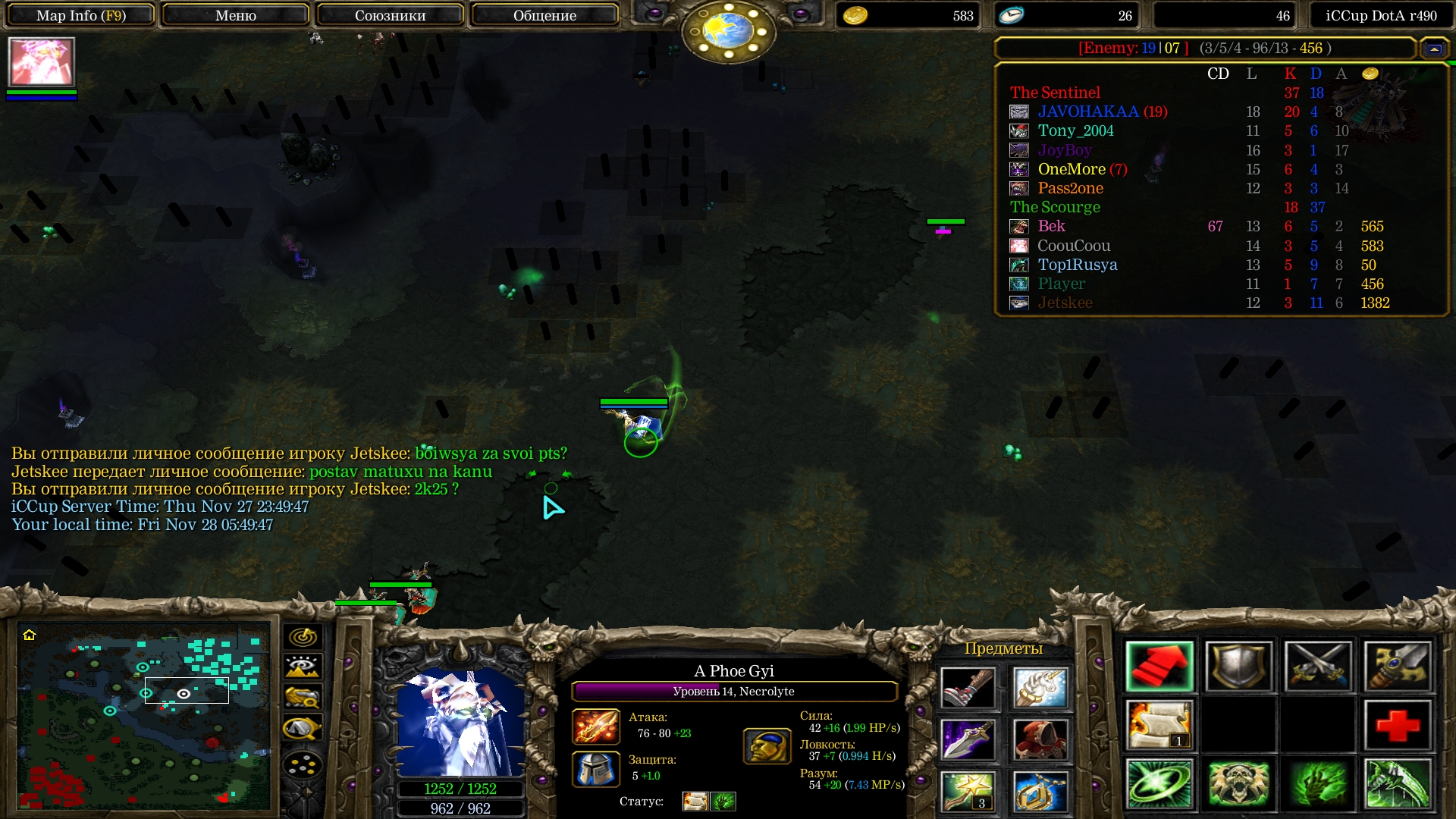Open the Map Info (F9) panel
1456x819 pixels.
tap(81, 15)
